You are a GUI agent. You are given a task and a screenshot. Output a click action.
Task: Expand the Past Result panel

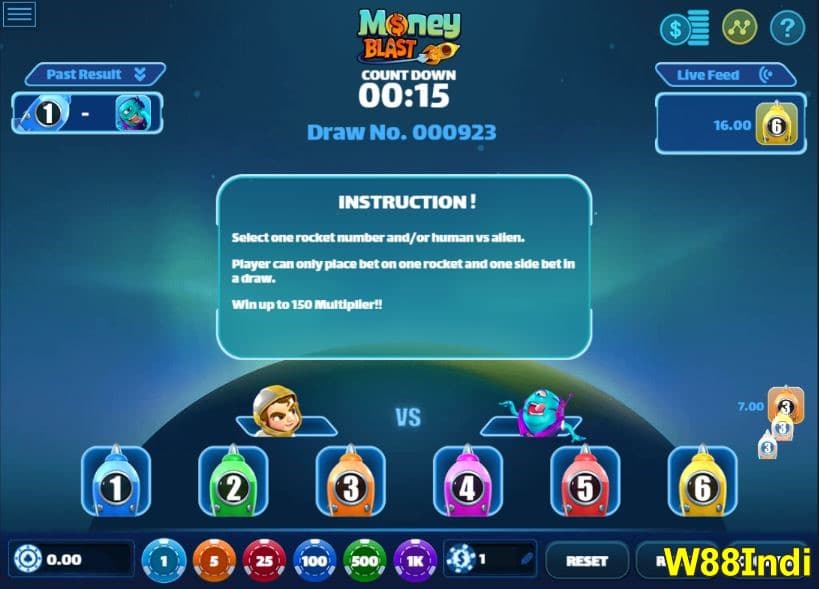94,75
